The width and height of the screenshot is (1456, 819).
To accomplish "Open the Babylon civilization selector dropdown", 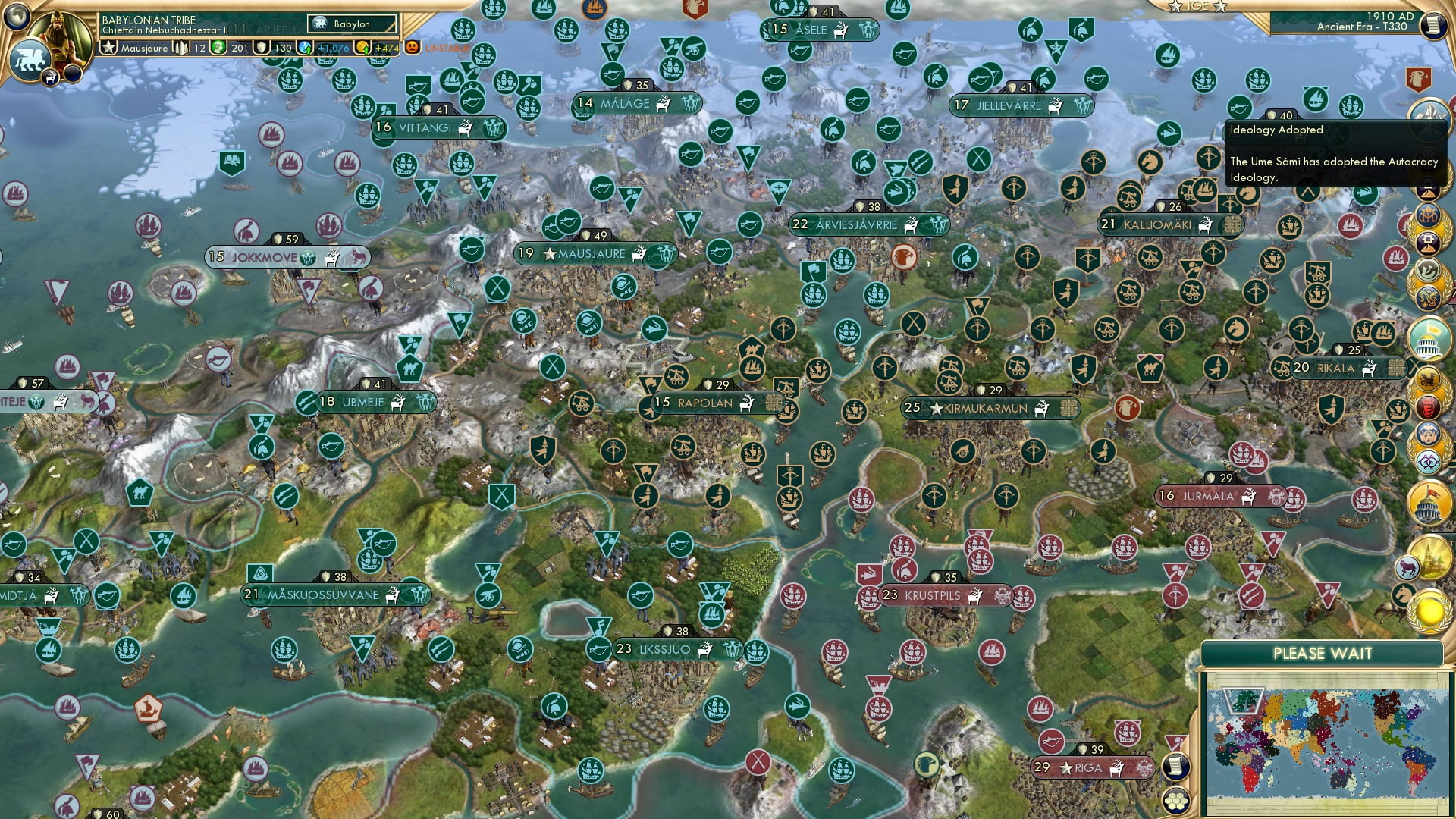I will [350, 24].
